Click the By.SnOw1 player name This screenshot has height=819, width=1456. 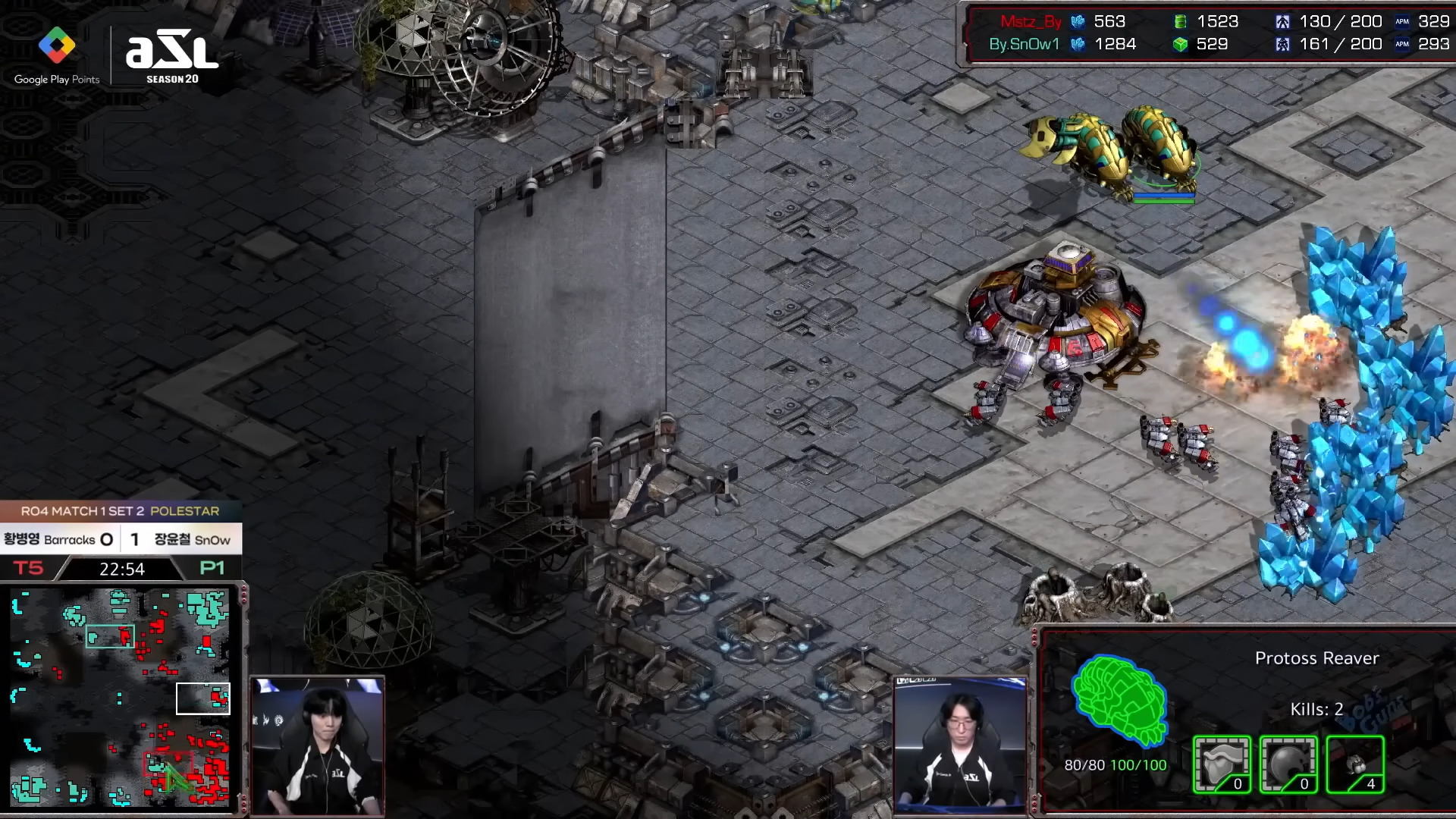coord(1024,44)
